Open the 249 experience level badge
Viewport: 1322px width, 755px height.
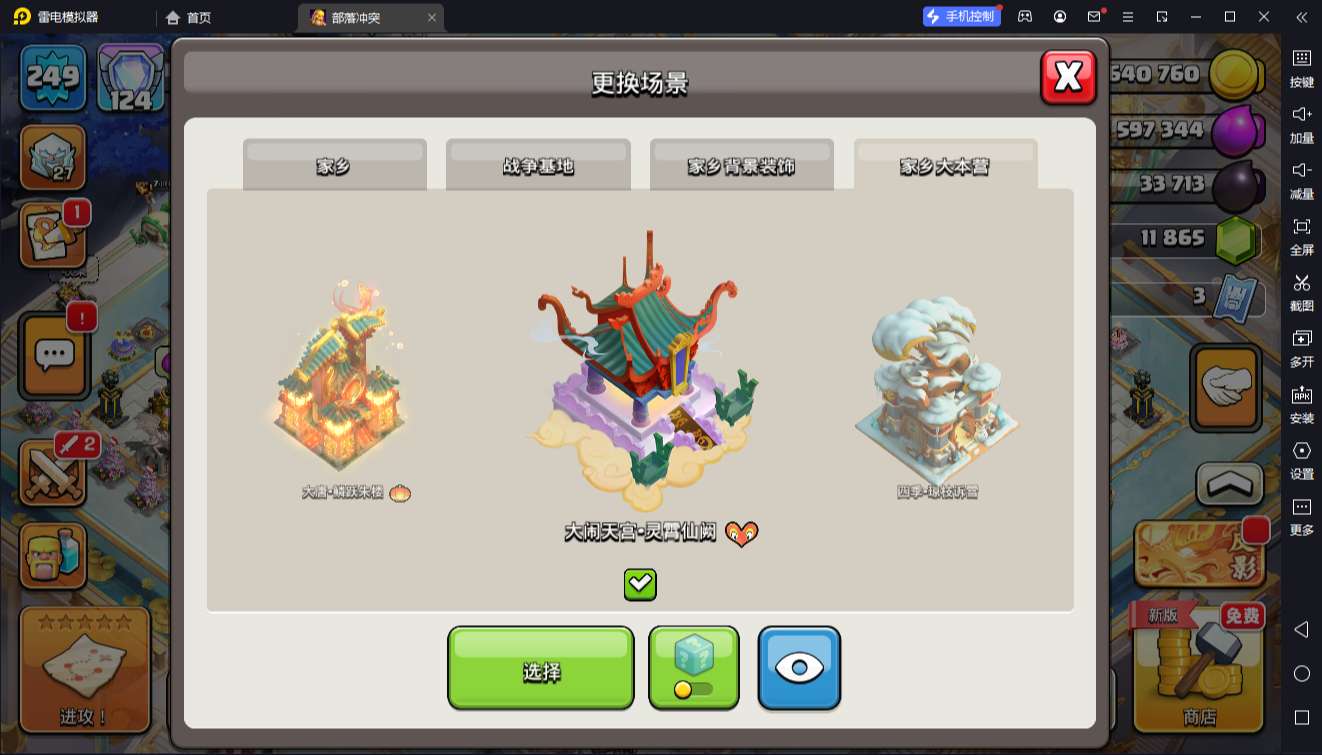pos(53,76)
